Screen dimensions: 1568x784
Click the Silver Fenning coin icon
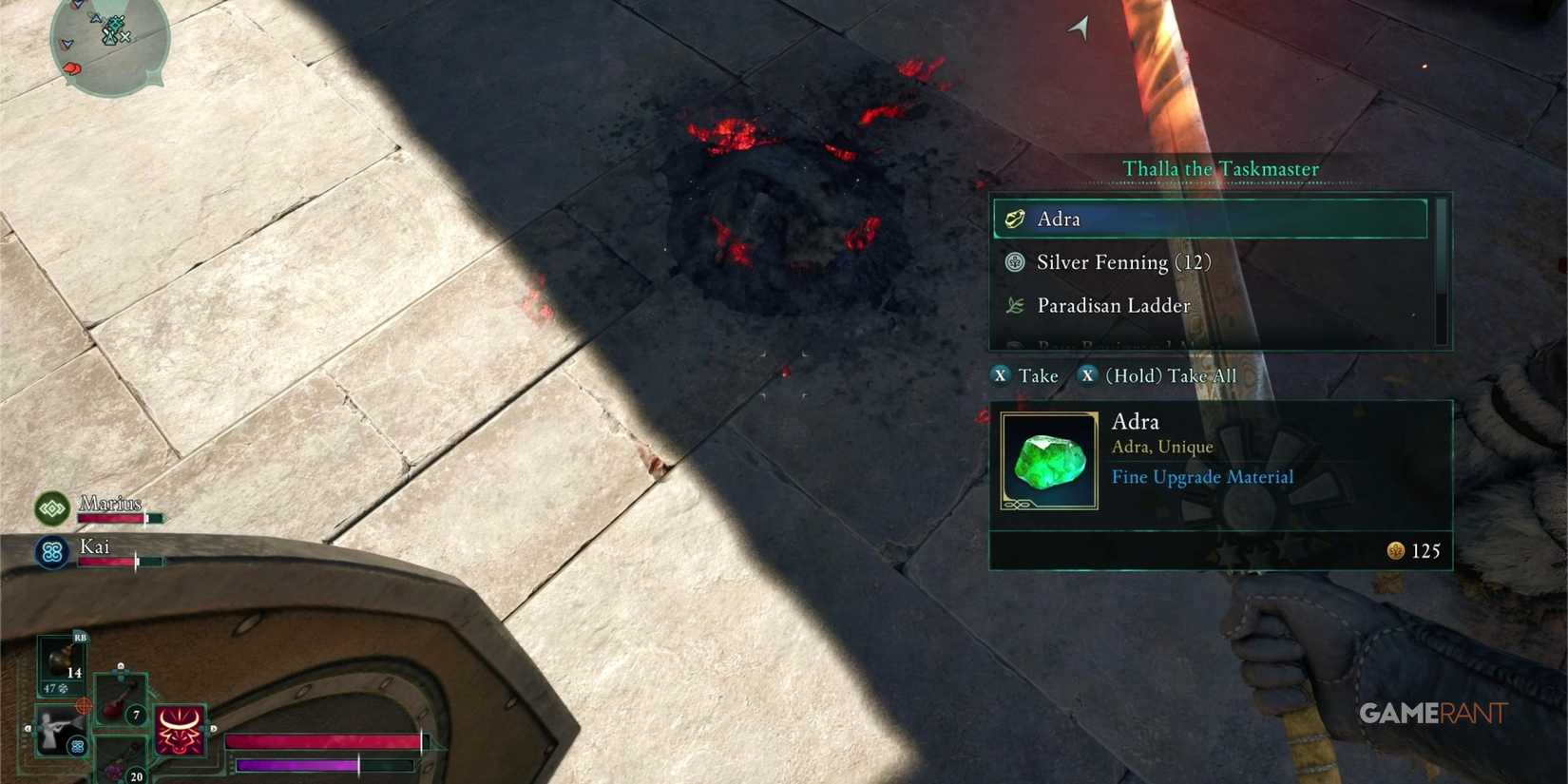1013,262
